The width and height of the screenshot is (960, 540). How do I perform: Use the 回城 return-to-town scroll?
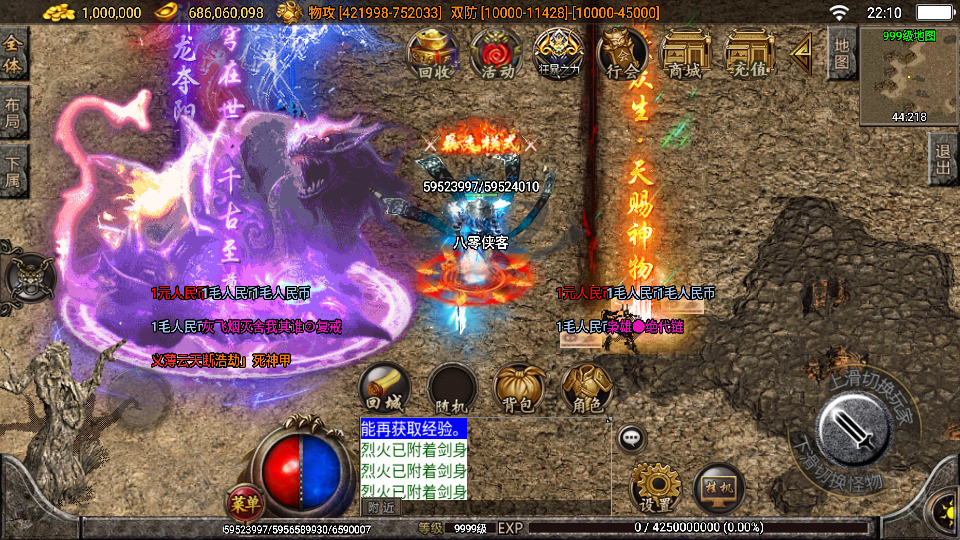coord(384,388)
